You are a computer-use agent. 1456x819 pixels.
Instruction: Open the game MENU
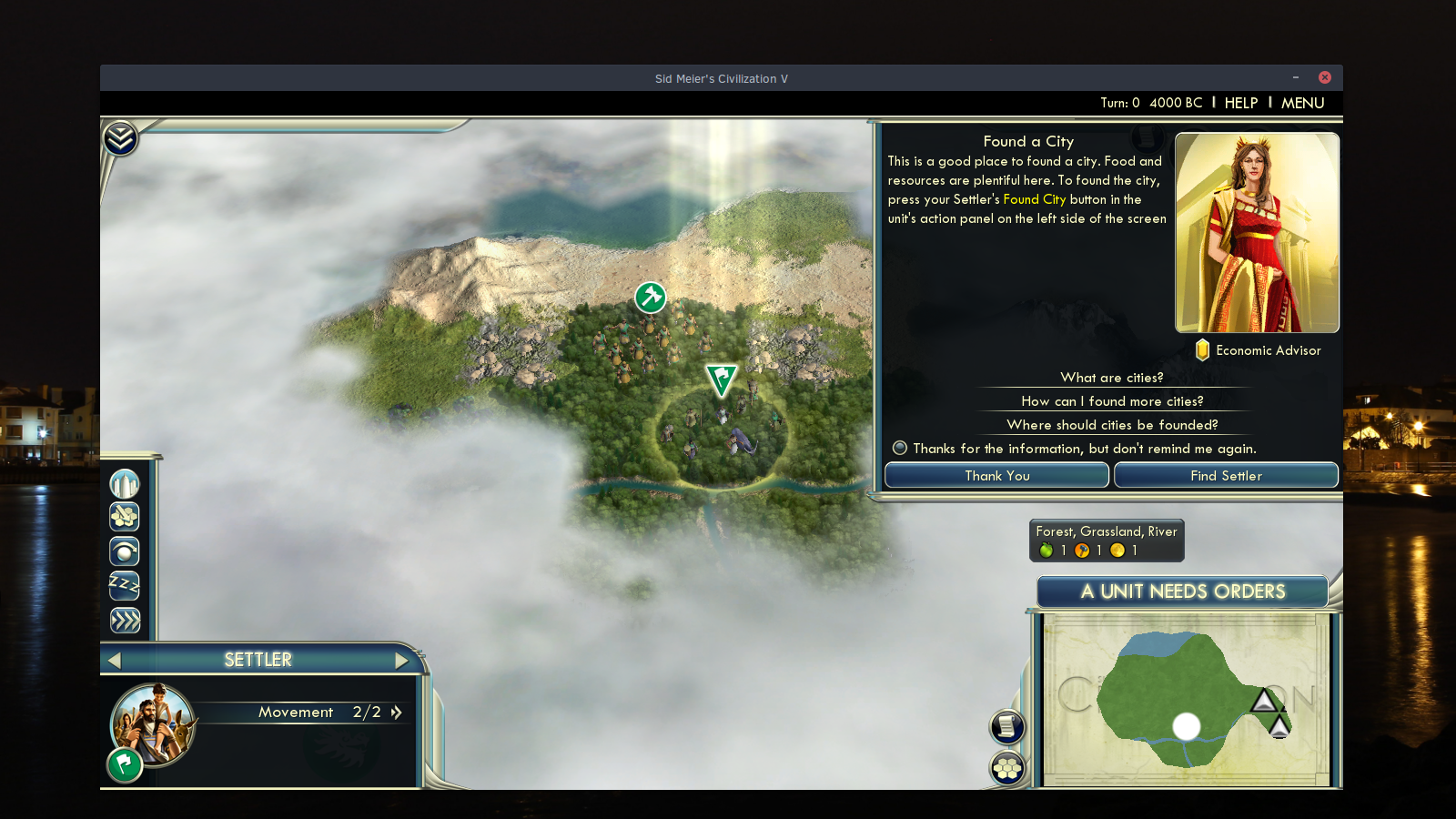(1302, 104)
